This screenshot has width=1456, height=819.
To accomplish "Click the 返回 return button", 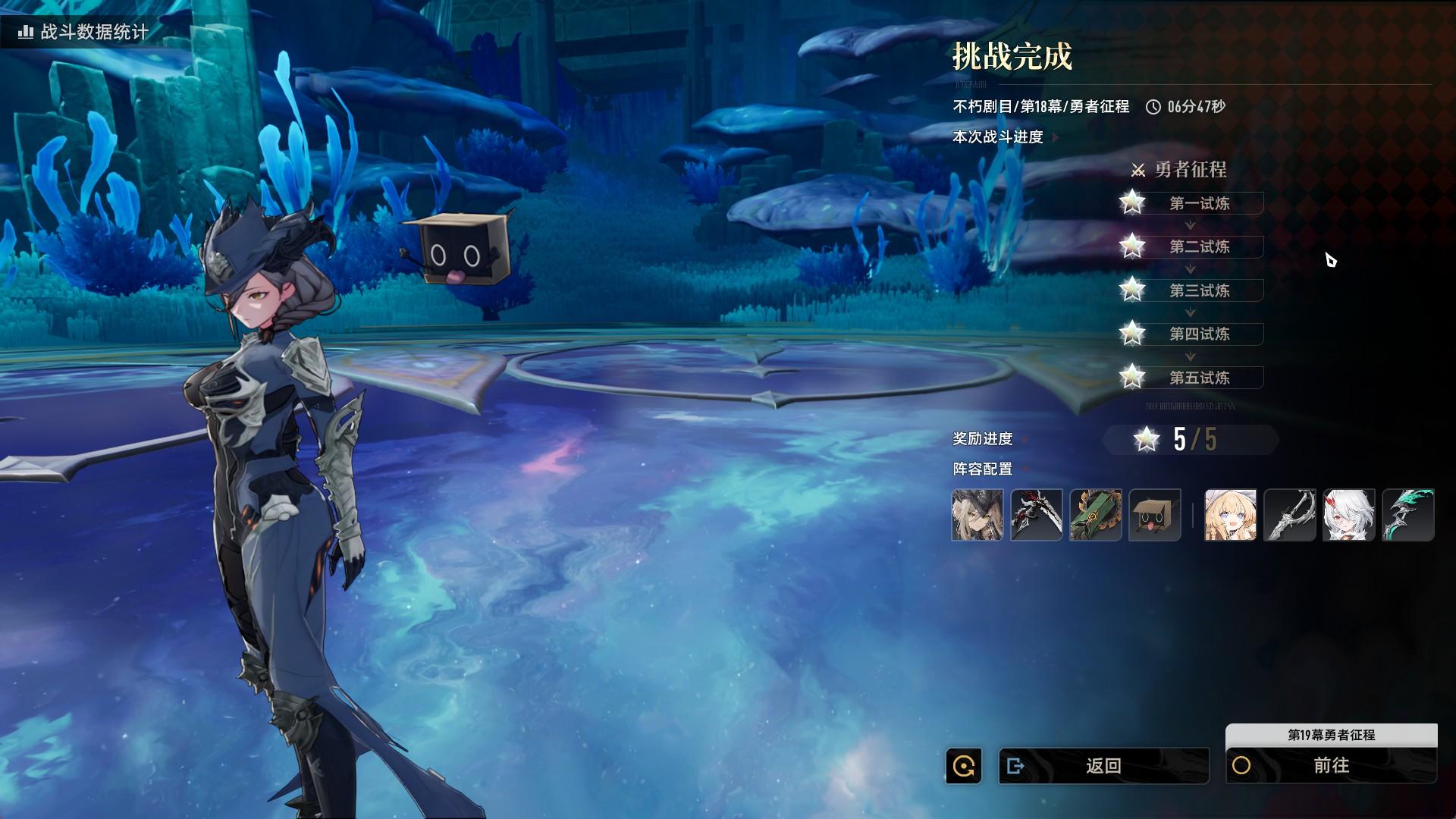I will pyautogui.click(x=1103, y=766).
